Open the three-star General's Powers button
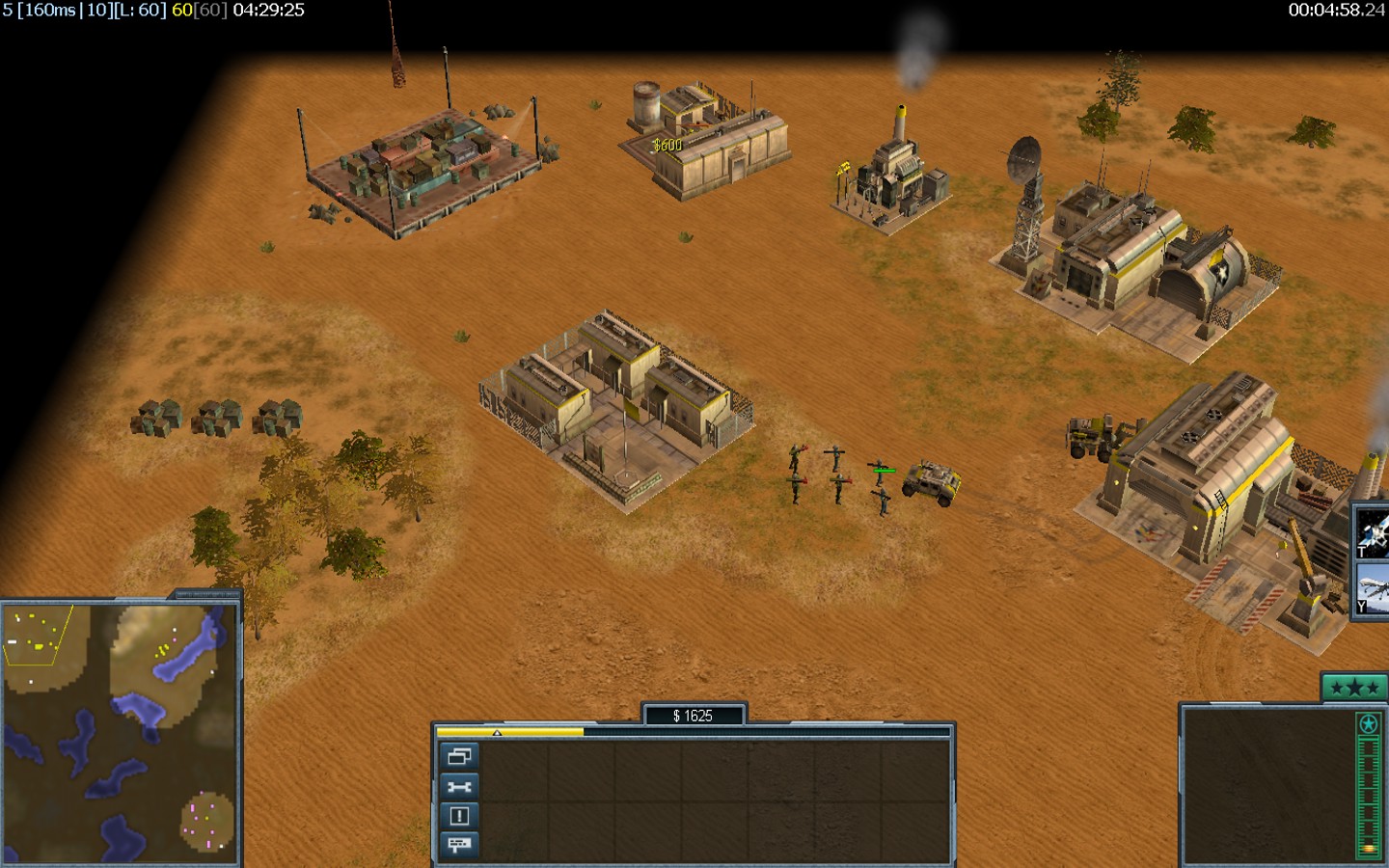This screenshot has height=868, width=1389. coord(1353,688)
